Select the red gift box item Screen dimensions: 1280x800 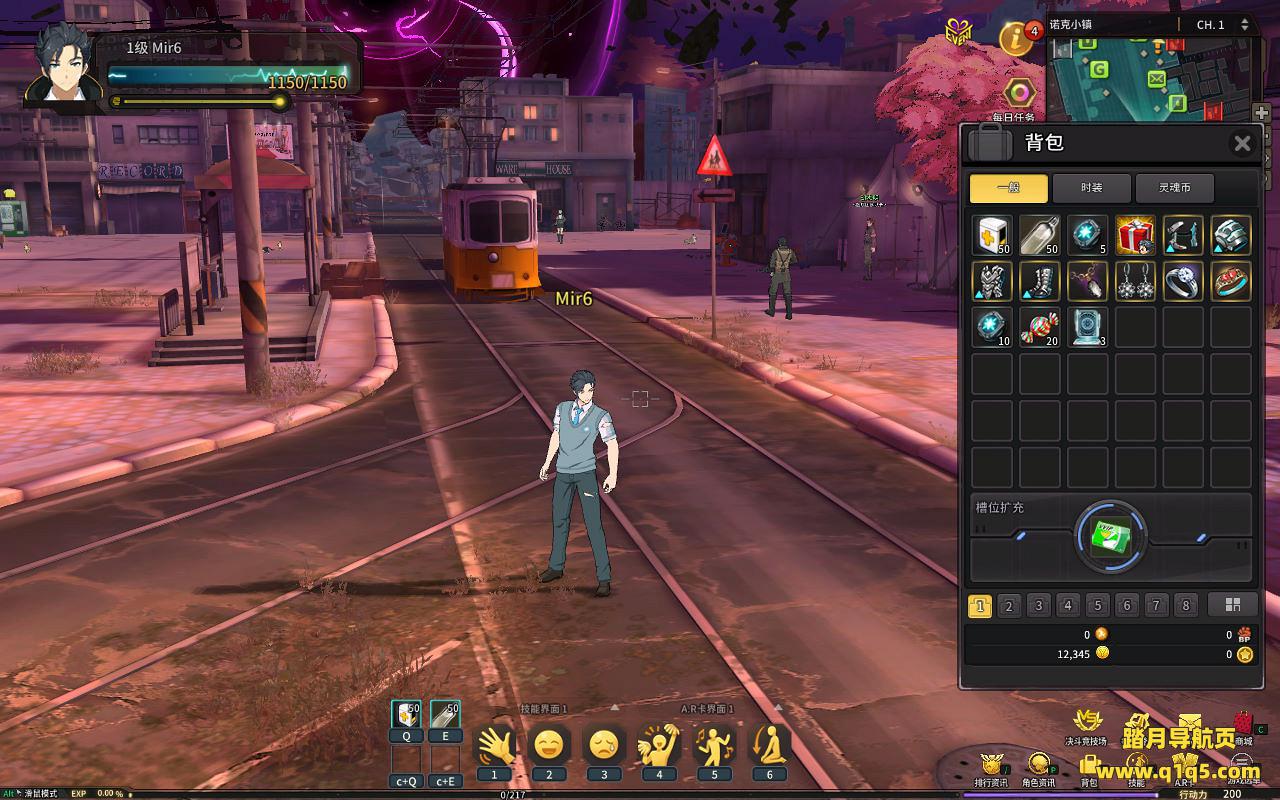tap(1135, 235)
